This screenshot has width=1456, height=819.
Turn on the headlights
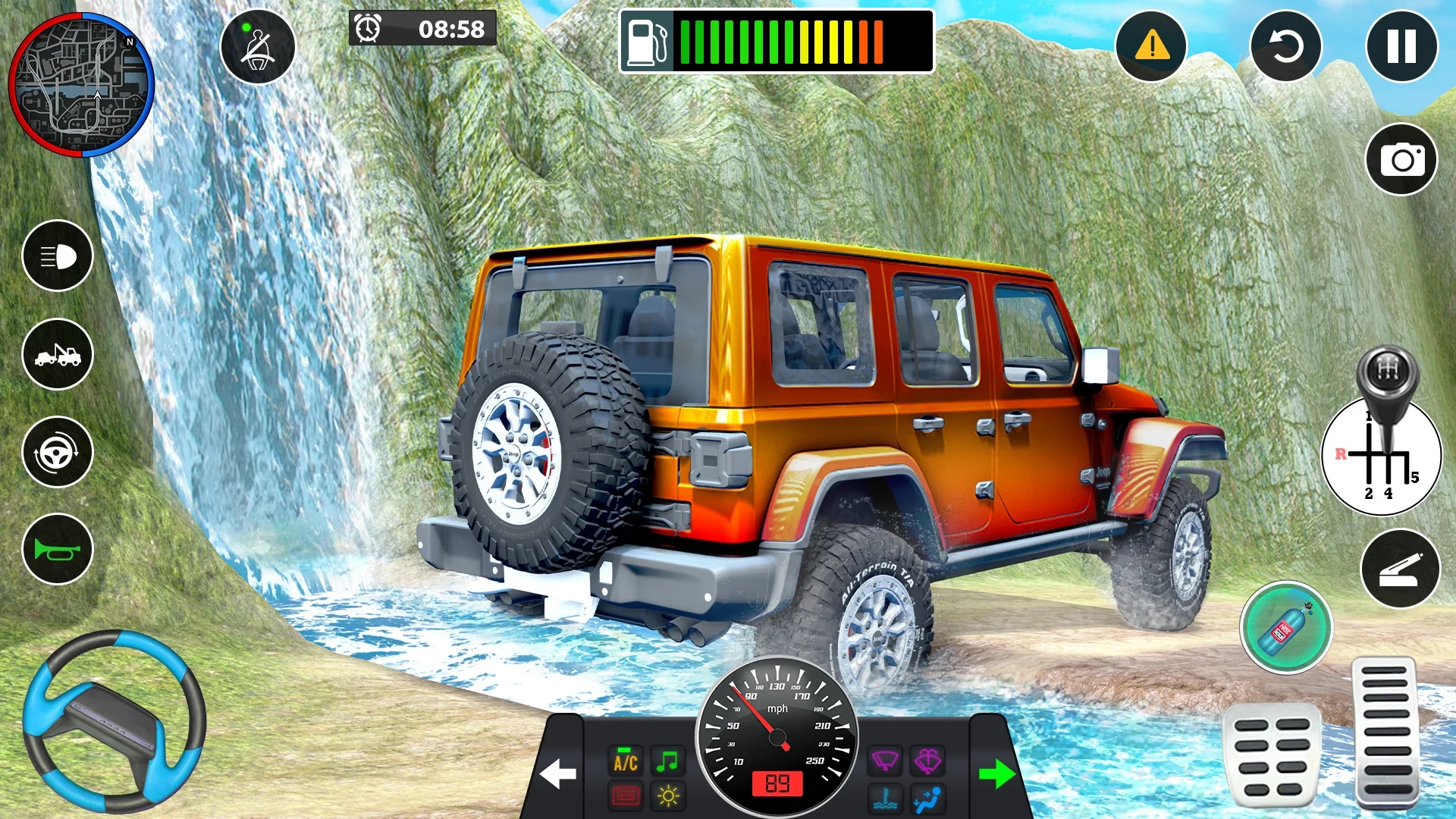[x=58, y=256]
